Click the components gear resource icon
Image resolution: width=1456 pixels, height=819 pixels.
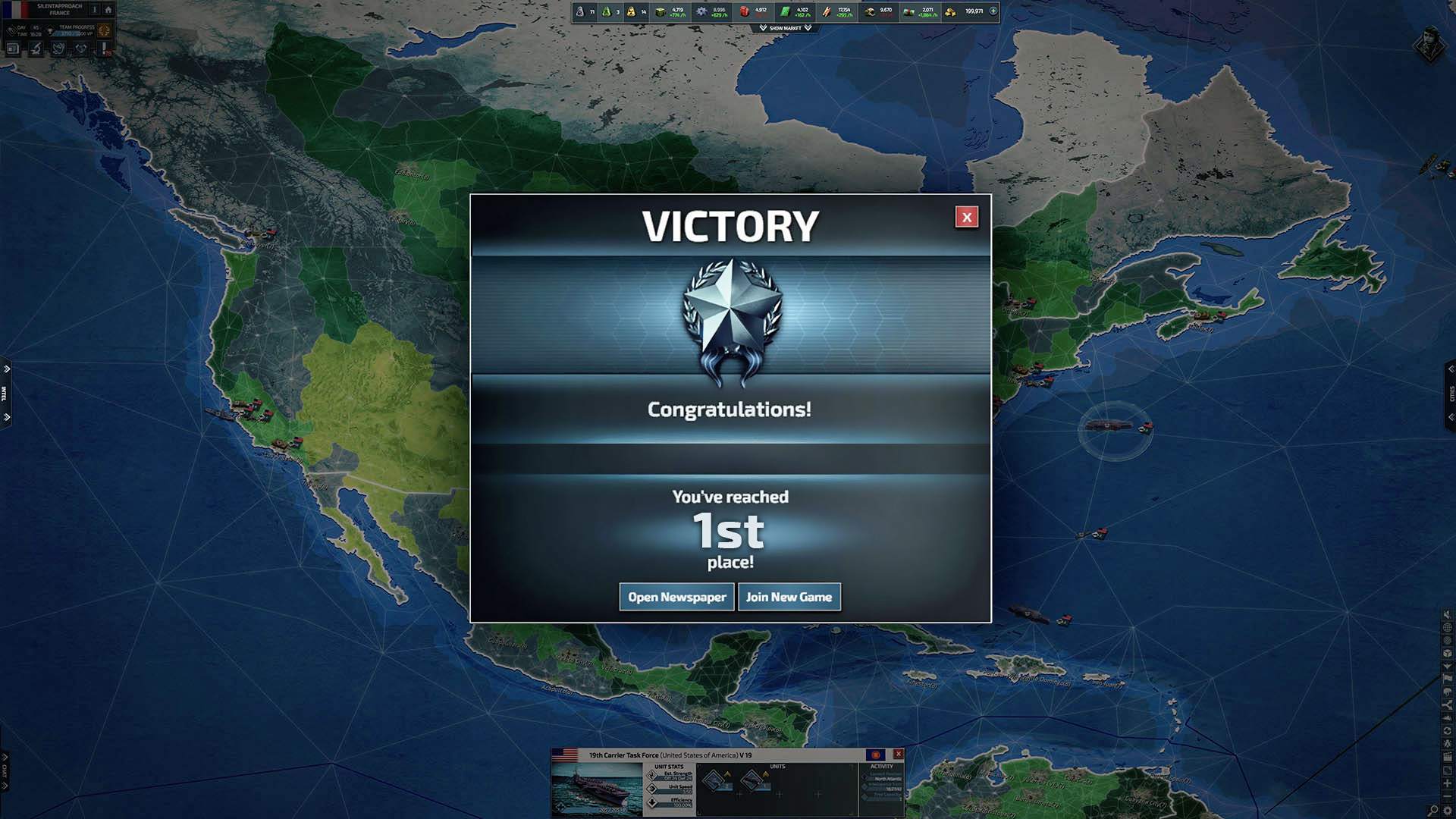tap(701, 12)
